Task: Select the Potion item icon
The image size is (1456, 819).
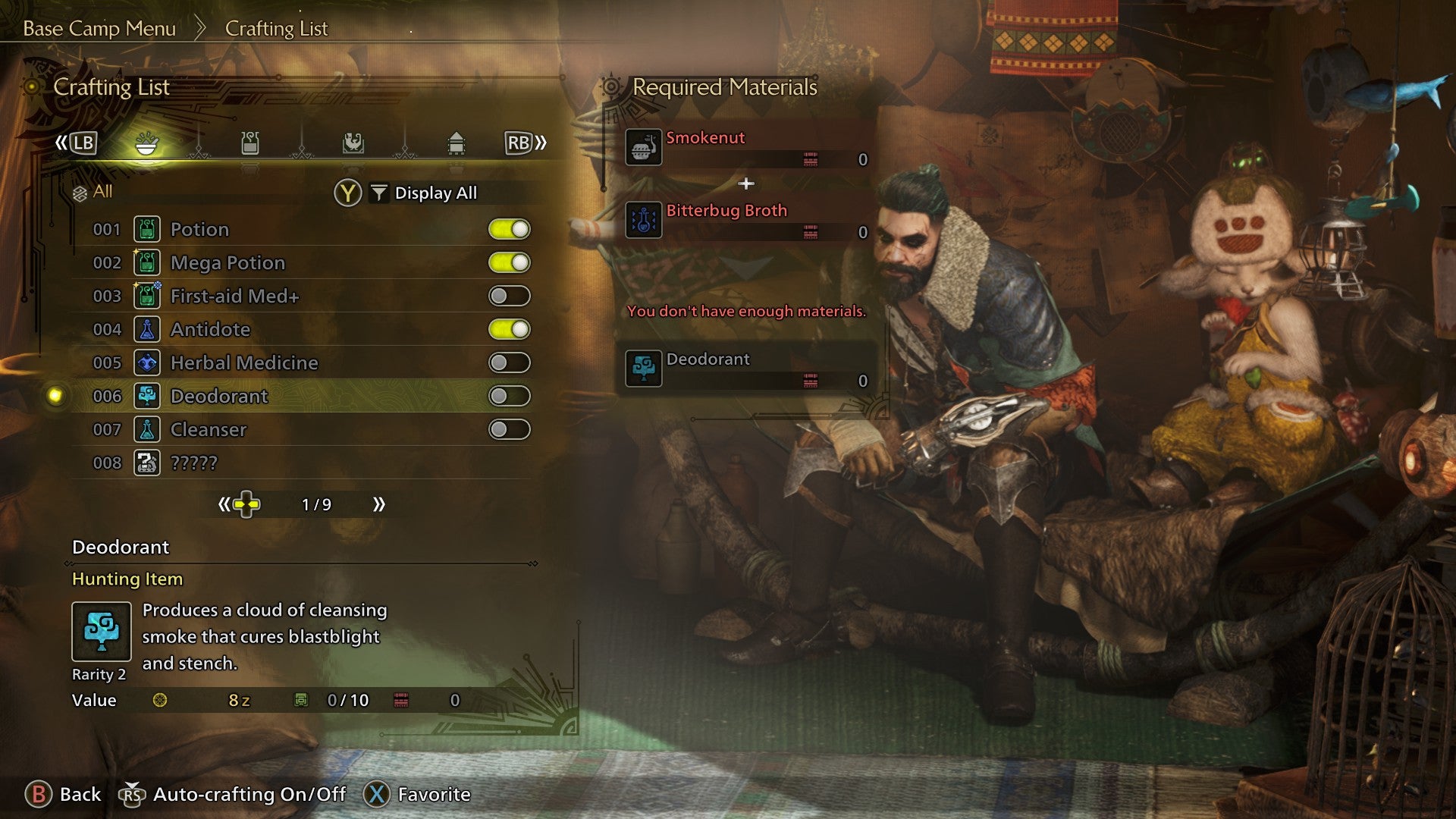Action: coord(148,229)
